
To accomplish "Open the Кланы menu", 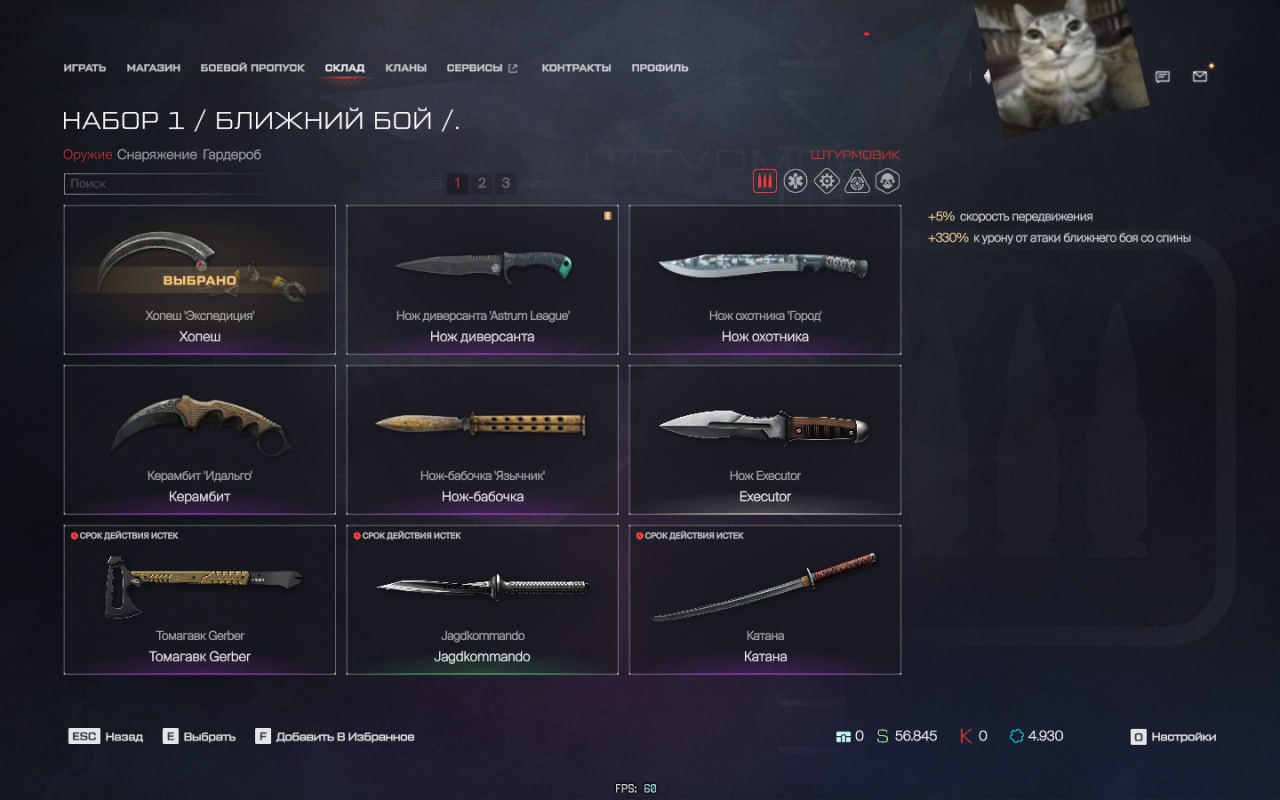I will (x=406, y=68).
